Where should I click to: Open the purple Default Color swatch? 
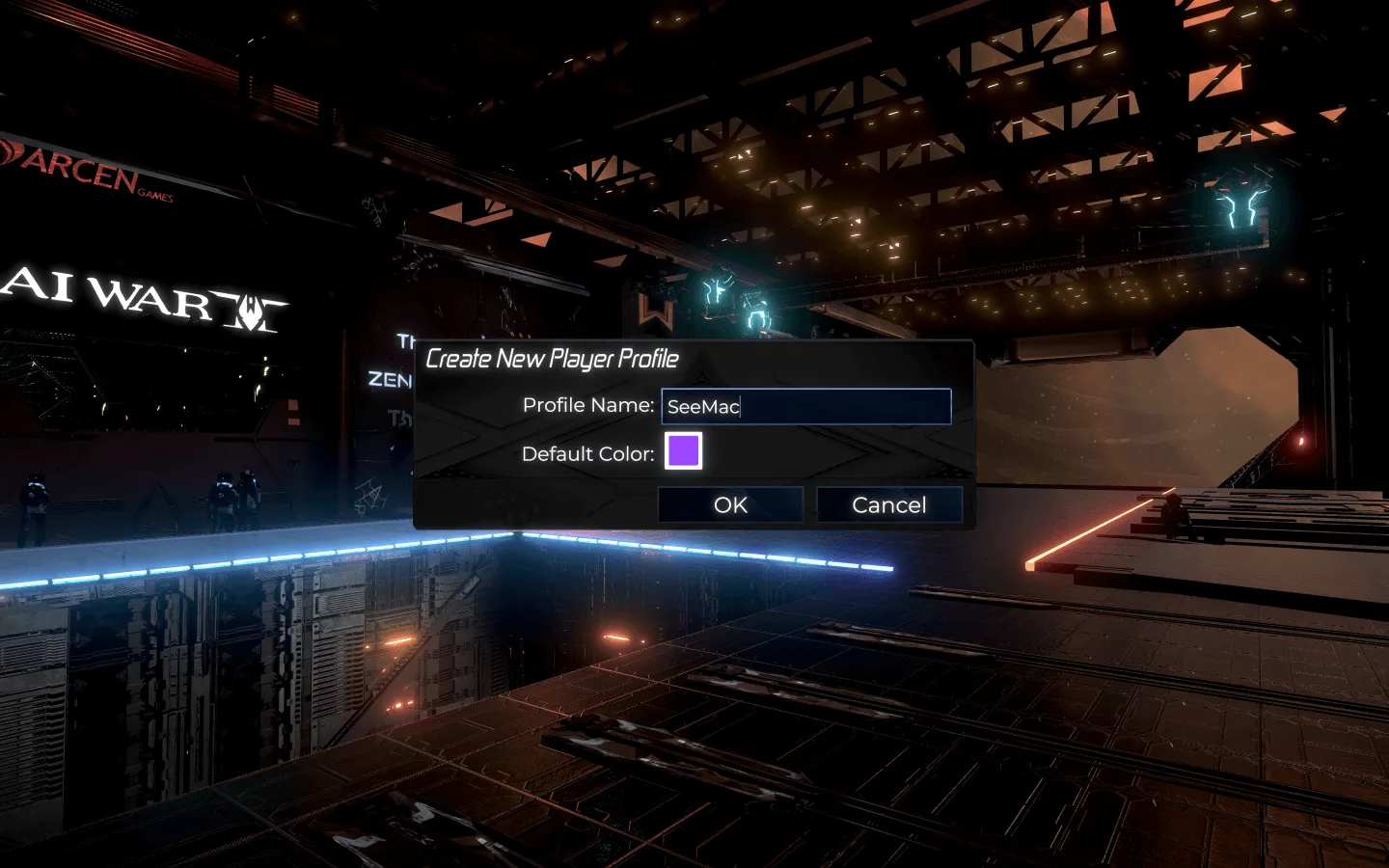(684, 450)
